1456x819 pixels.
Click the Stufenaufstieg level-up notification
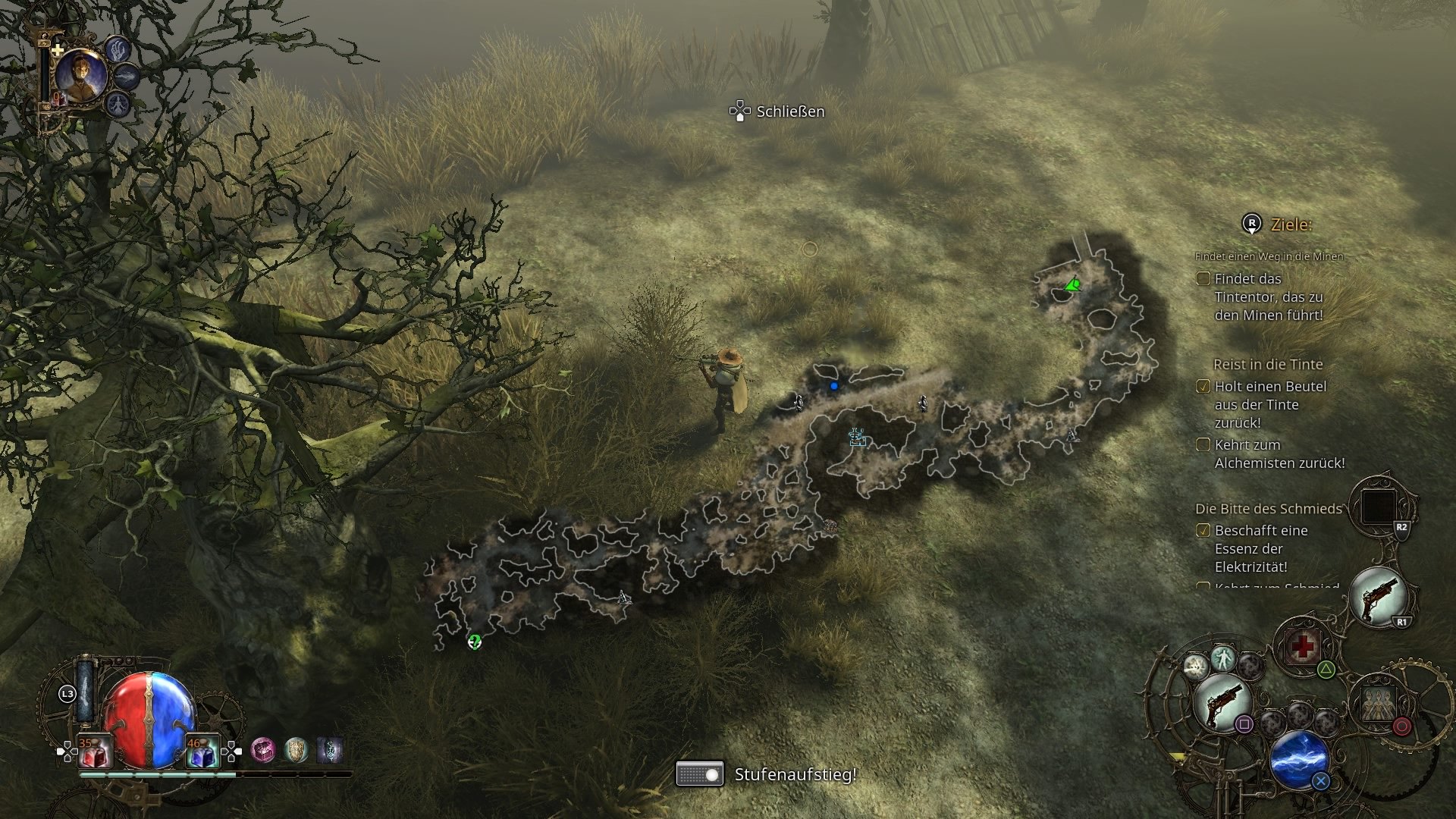pyautogui.click(x=795, y=776)
